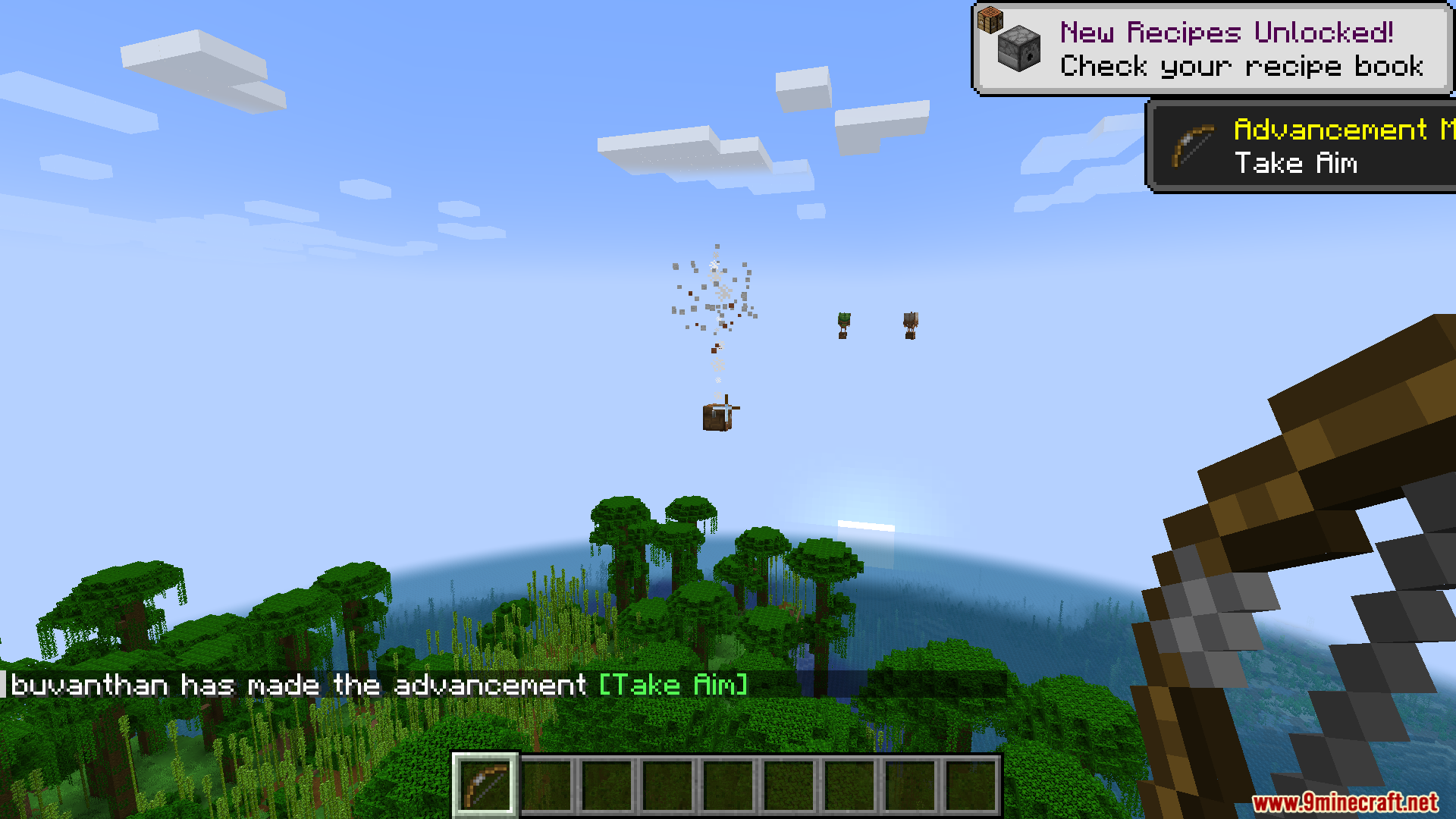This screenshot has height=819, width=1456.
Task: Open the Check your recipe book prompt
Action: 1241,67
